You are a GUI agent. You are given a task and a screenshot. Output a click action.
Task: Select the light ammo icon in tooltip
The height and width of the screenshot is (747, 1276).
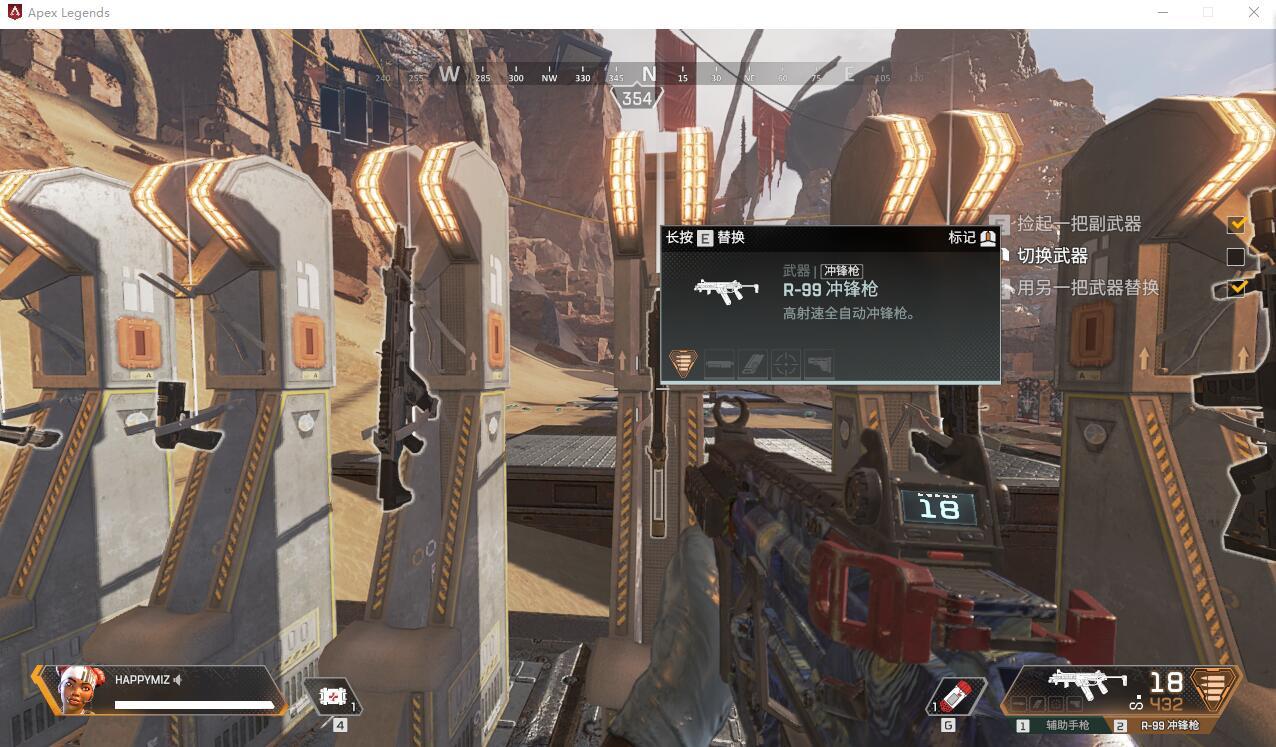coord(683,362)
